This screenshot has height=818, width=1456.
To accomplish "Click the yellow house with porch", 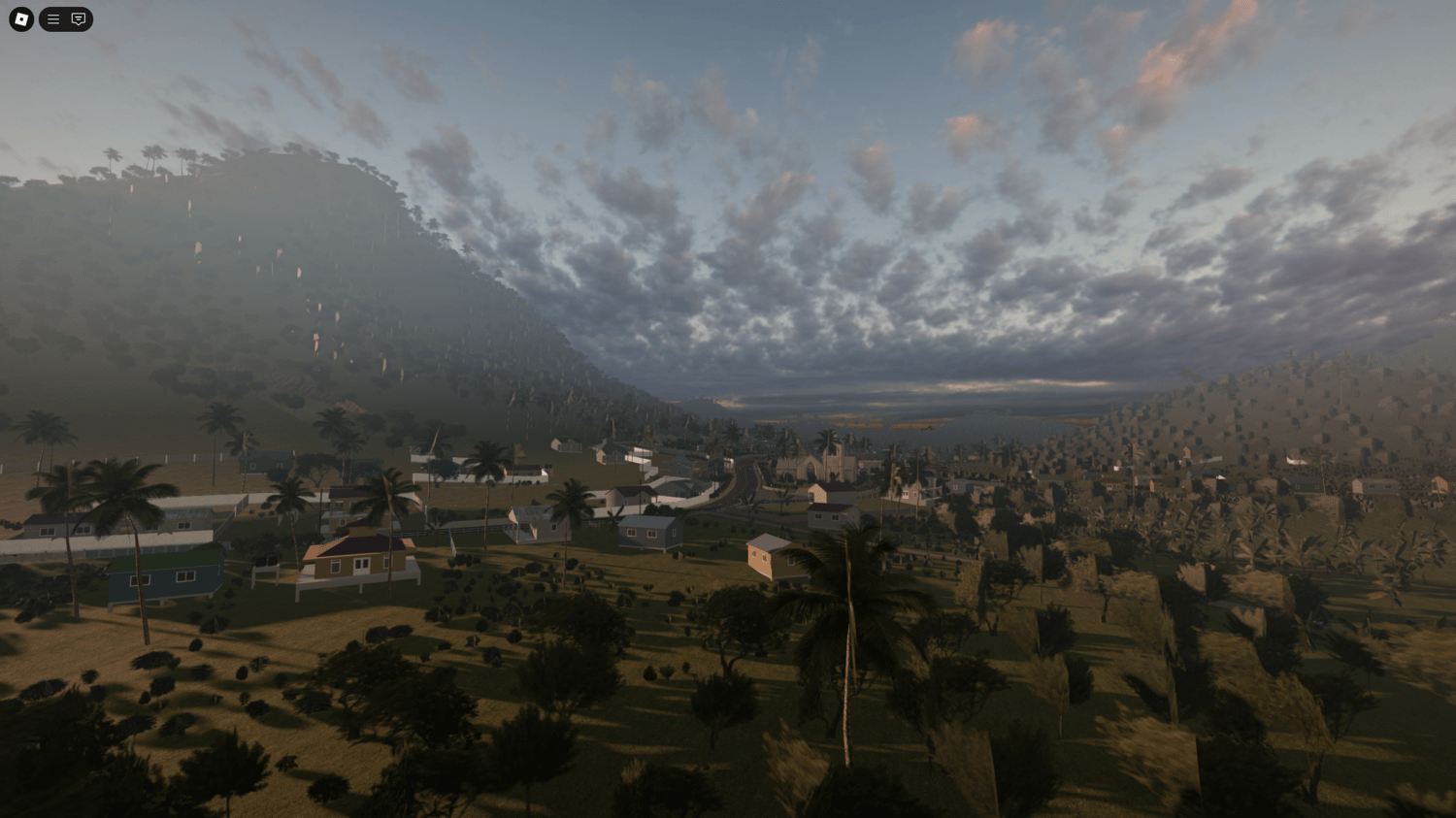I will click(x=359, y=563).
